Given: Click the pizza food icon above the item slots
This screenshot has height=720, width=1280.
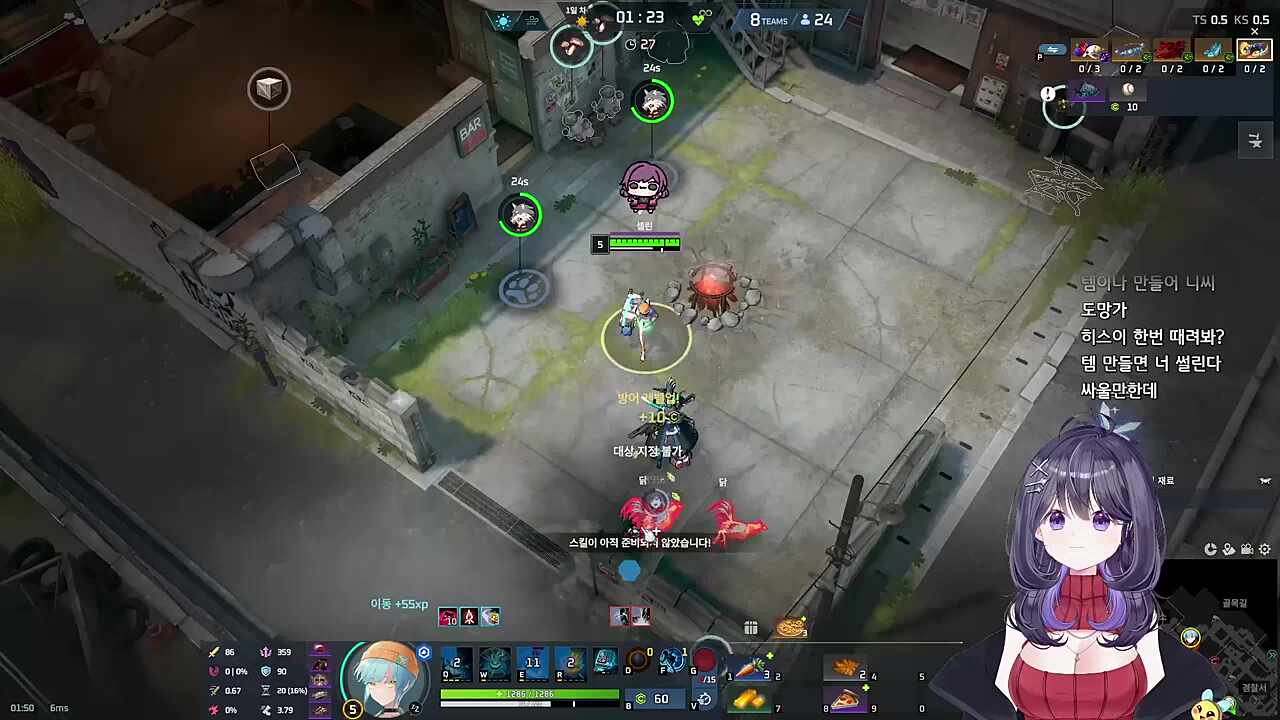Looking at the screenshot, I should pos(790,627).
